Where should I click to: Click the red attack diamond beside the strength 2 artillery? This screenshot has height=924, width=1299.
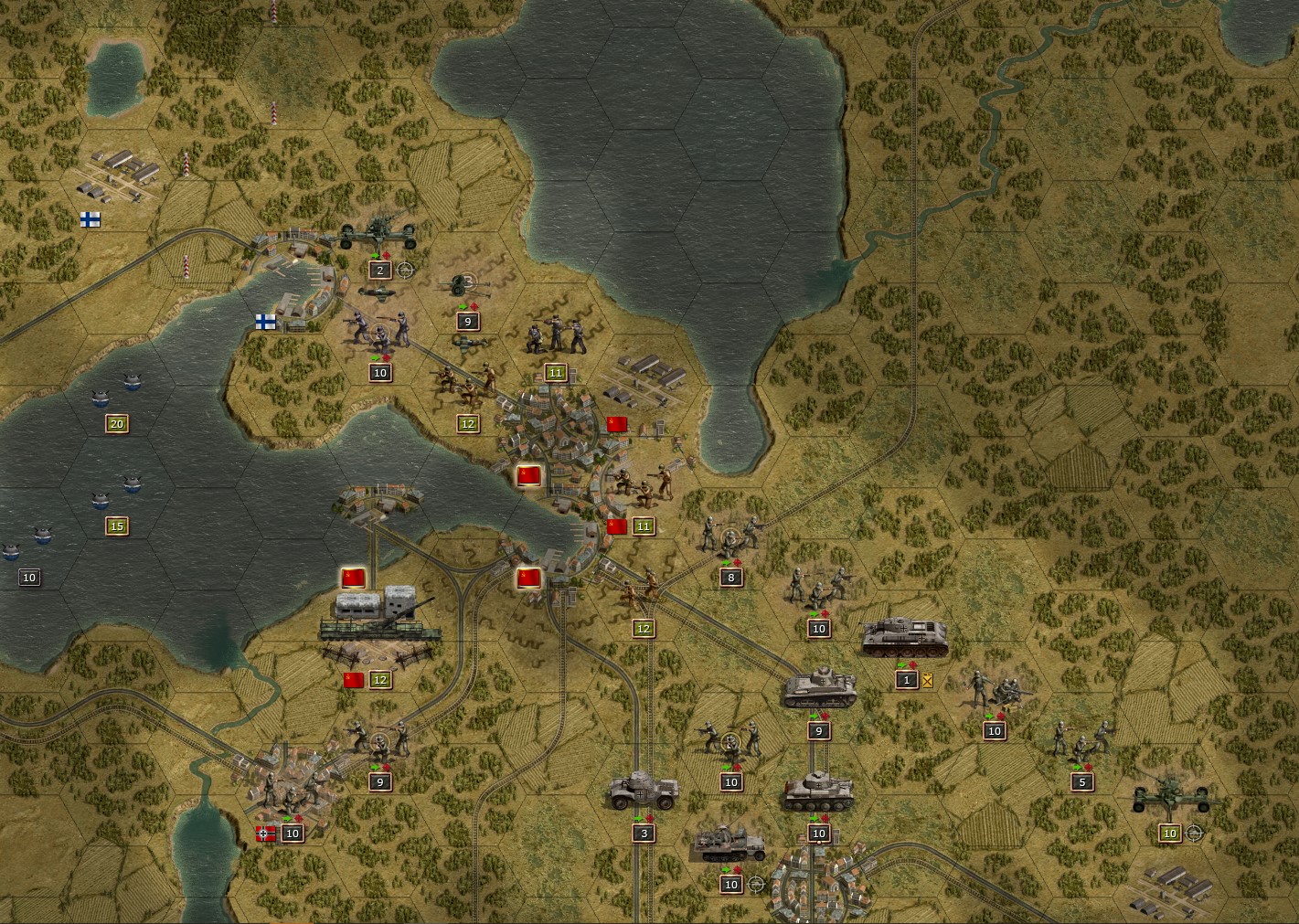[x=386, y=256]
